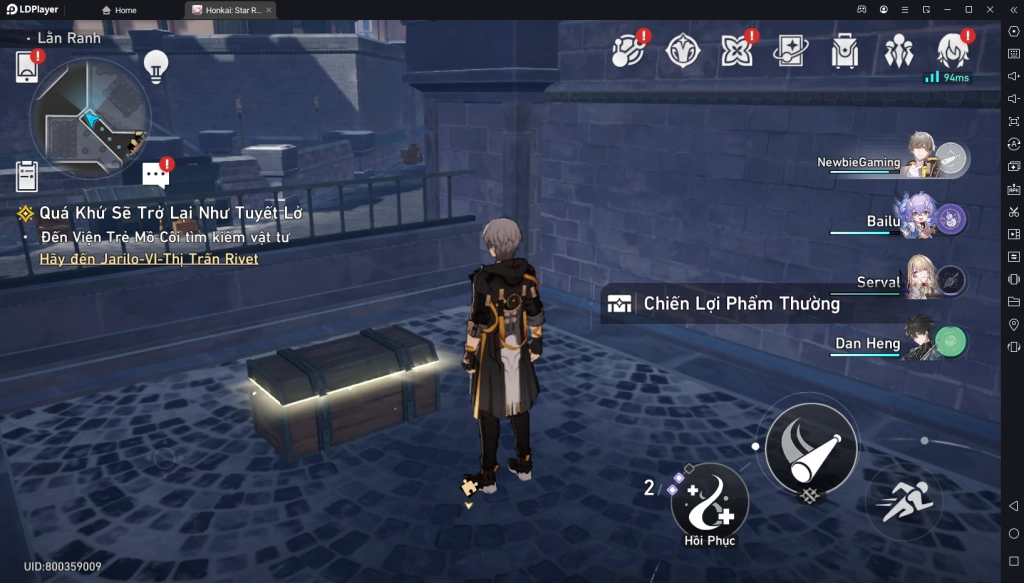This screenshot has width=1024, height=583.
Task: Toggle the sprint running button
Action: click(904, 498)
